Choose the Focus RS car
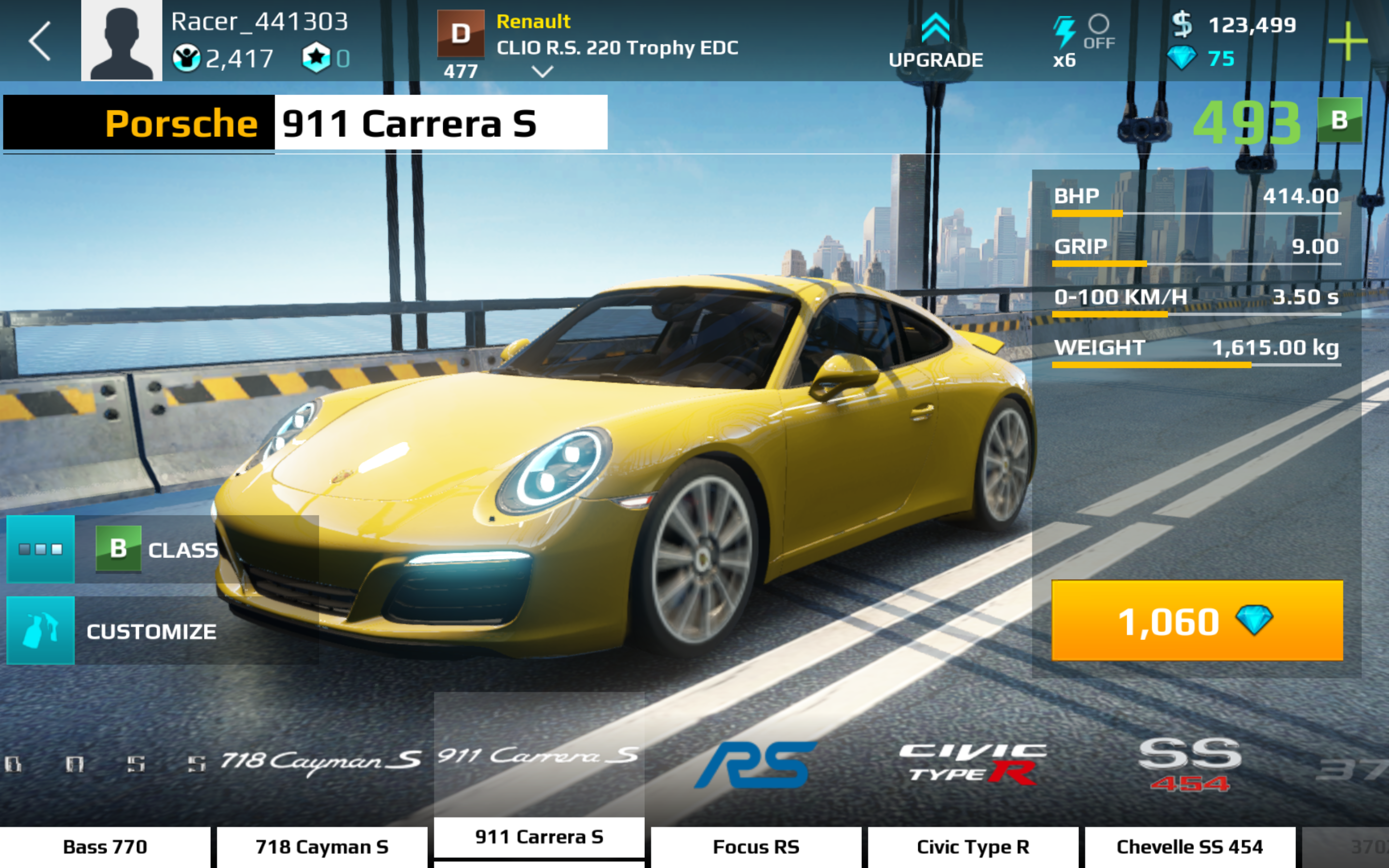Viewport: 1389px width, 868px height. [x=756, y=847]
